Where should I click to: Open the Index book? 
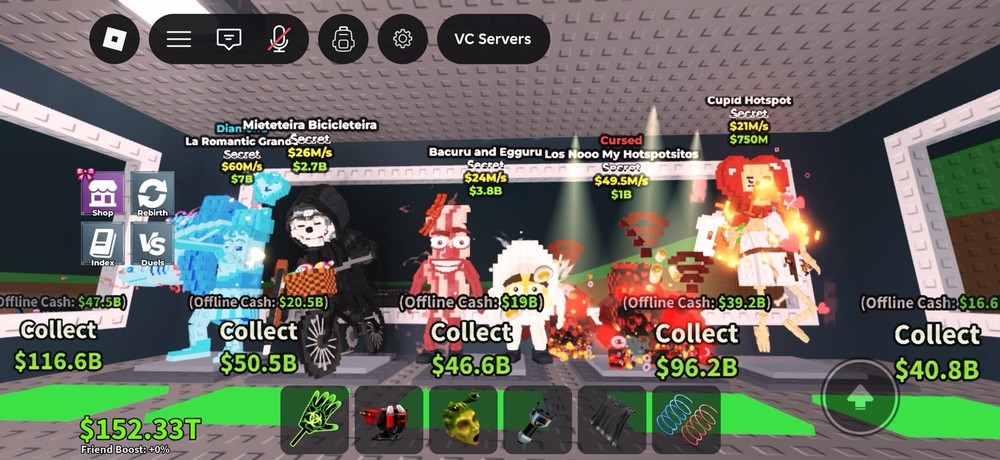coord(102,243)
